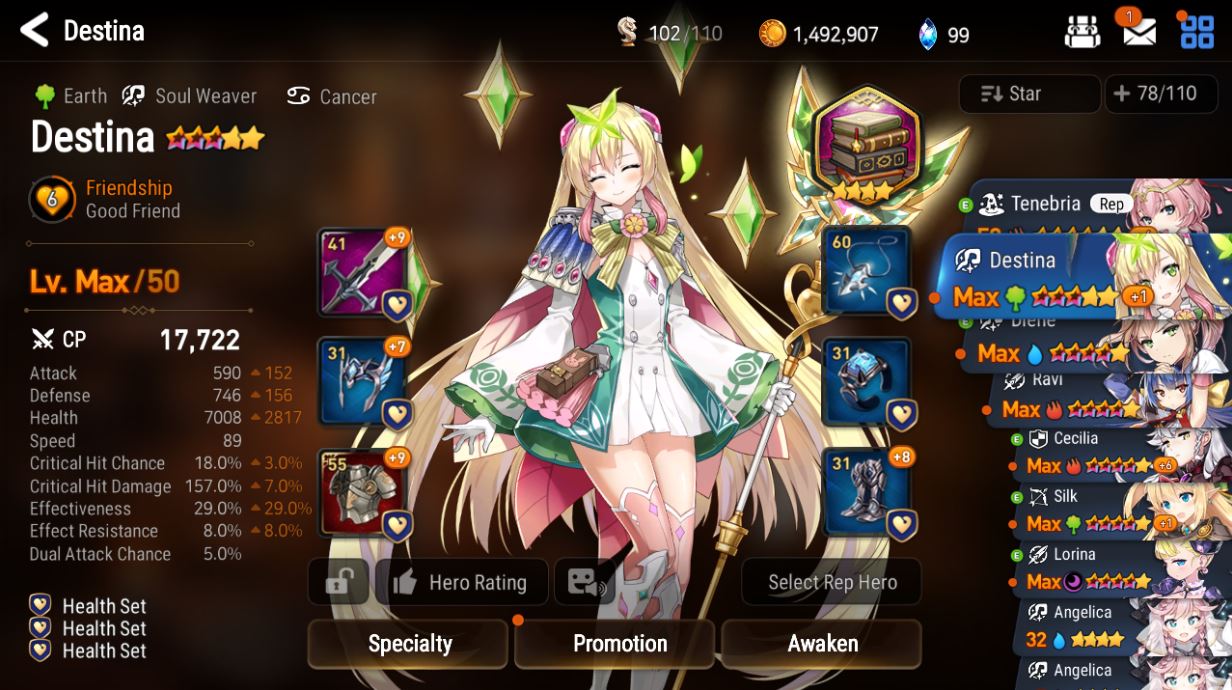Open Hero Rating
The image size is (1232, 690).
click(x=462, y=583)
